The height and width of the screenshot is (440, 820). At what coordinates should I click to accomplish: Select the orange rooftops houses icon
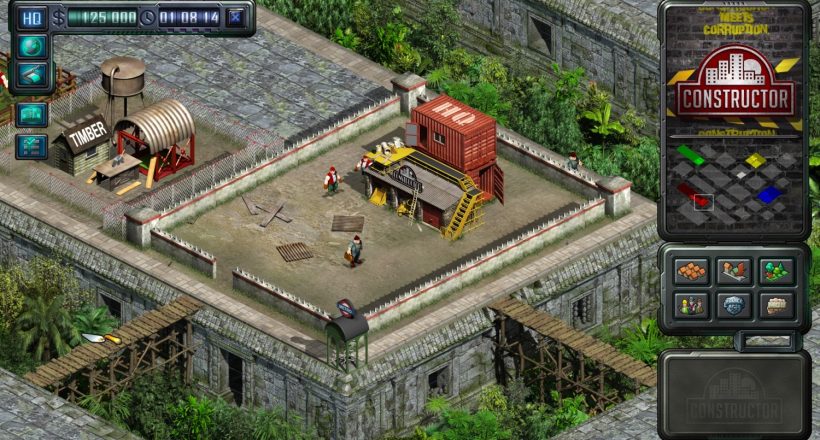tap(691, 271)
